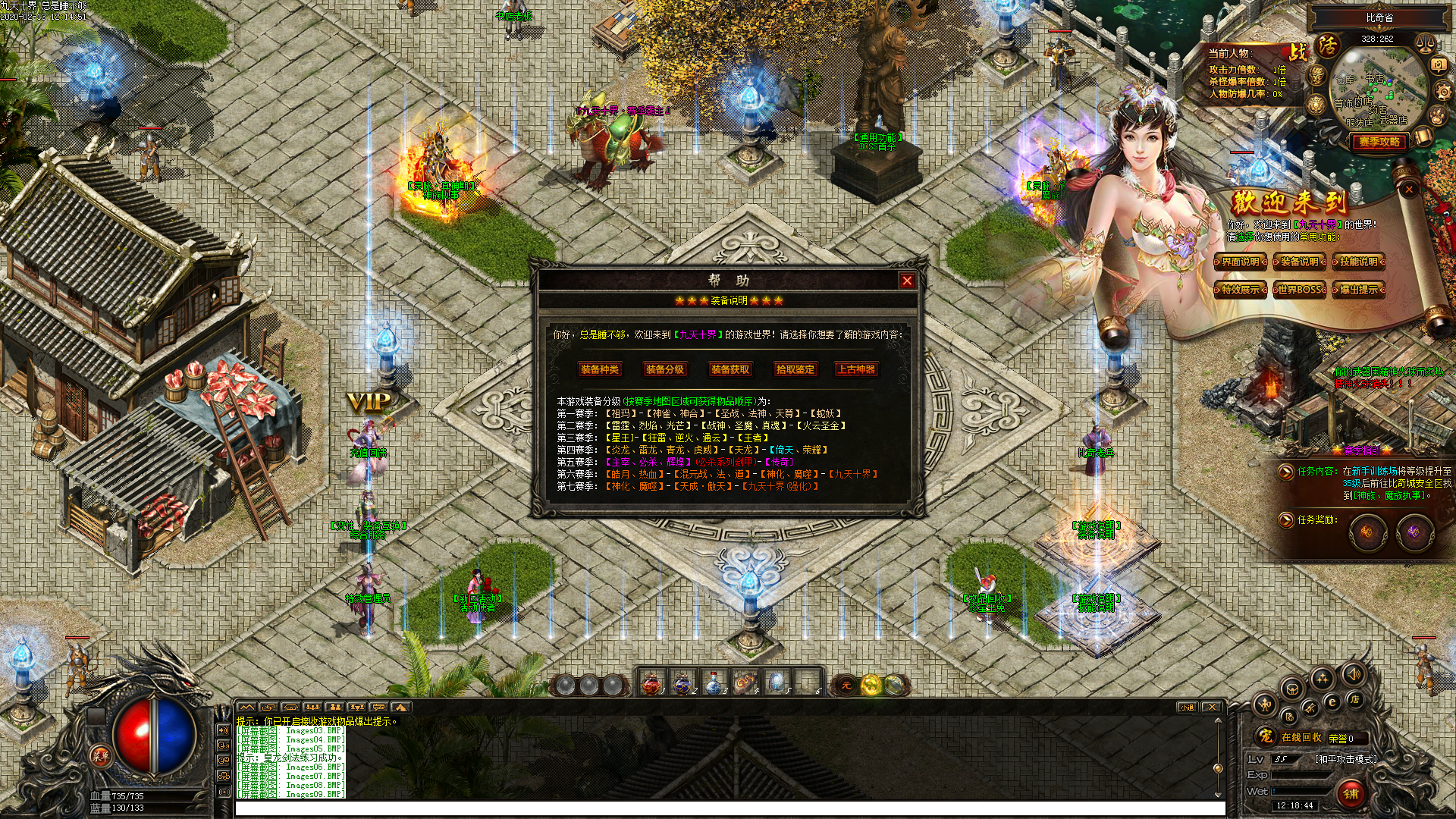1456x819 pixels.
Task: Use the red potion in hotbar slot 1
Action: pyautogui.click(x=651, y=684)
